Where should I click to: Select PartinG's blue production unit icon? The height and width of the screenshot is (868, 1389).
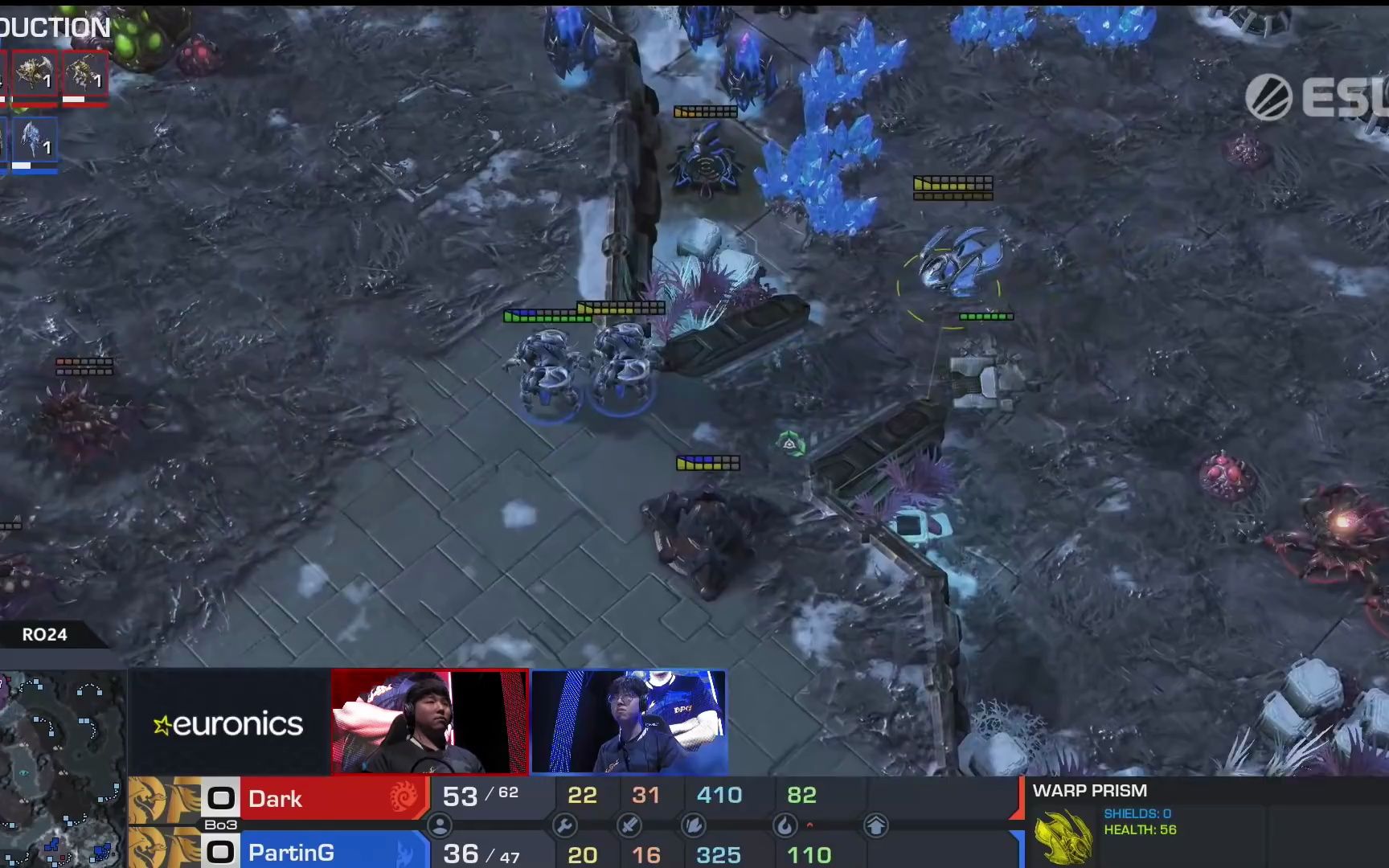pyautogui.click(x=35, y=143)
